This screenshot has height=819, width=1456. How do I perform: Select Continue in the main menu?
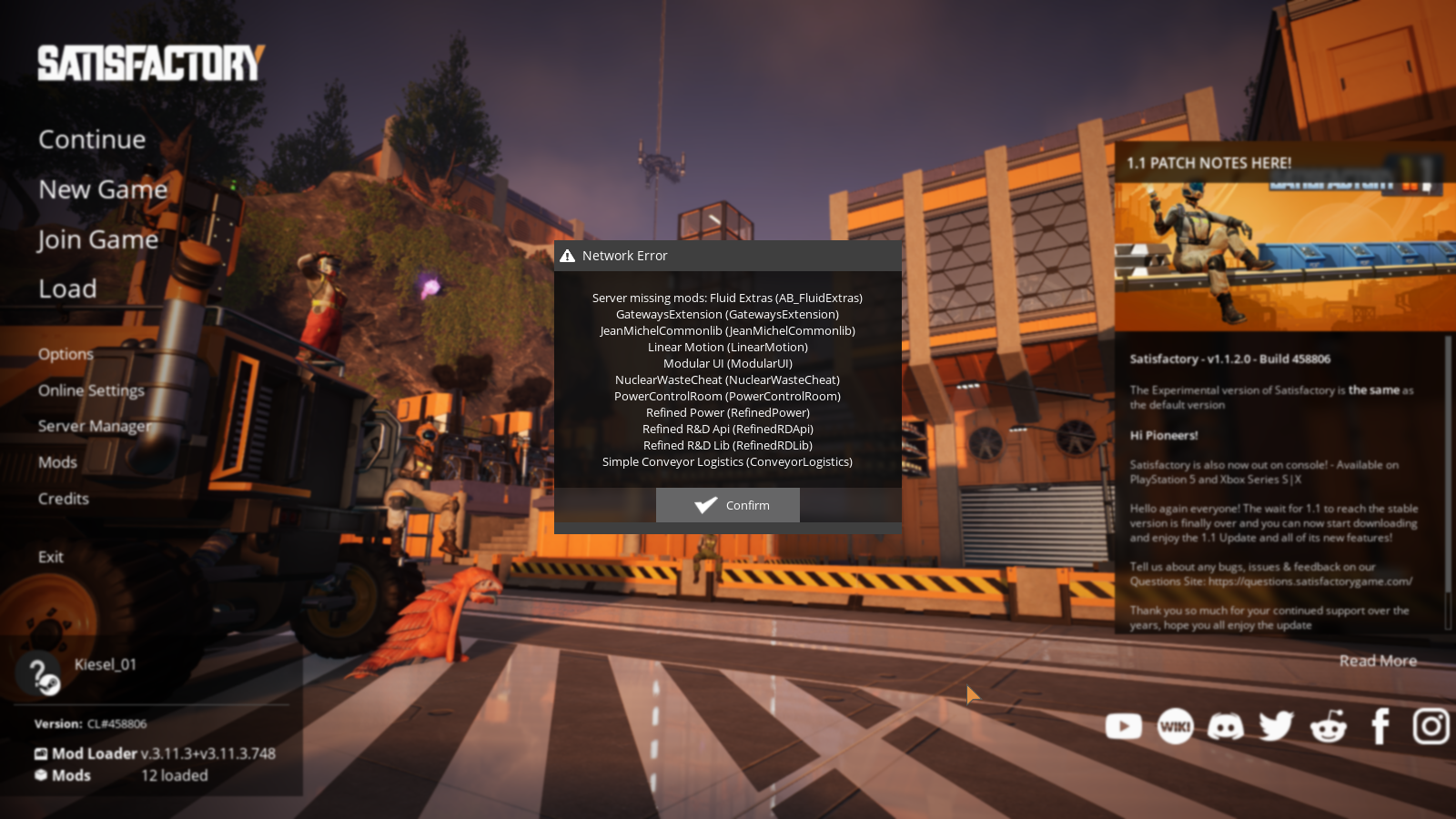92,139
